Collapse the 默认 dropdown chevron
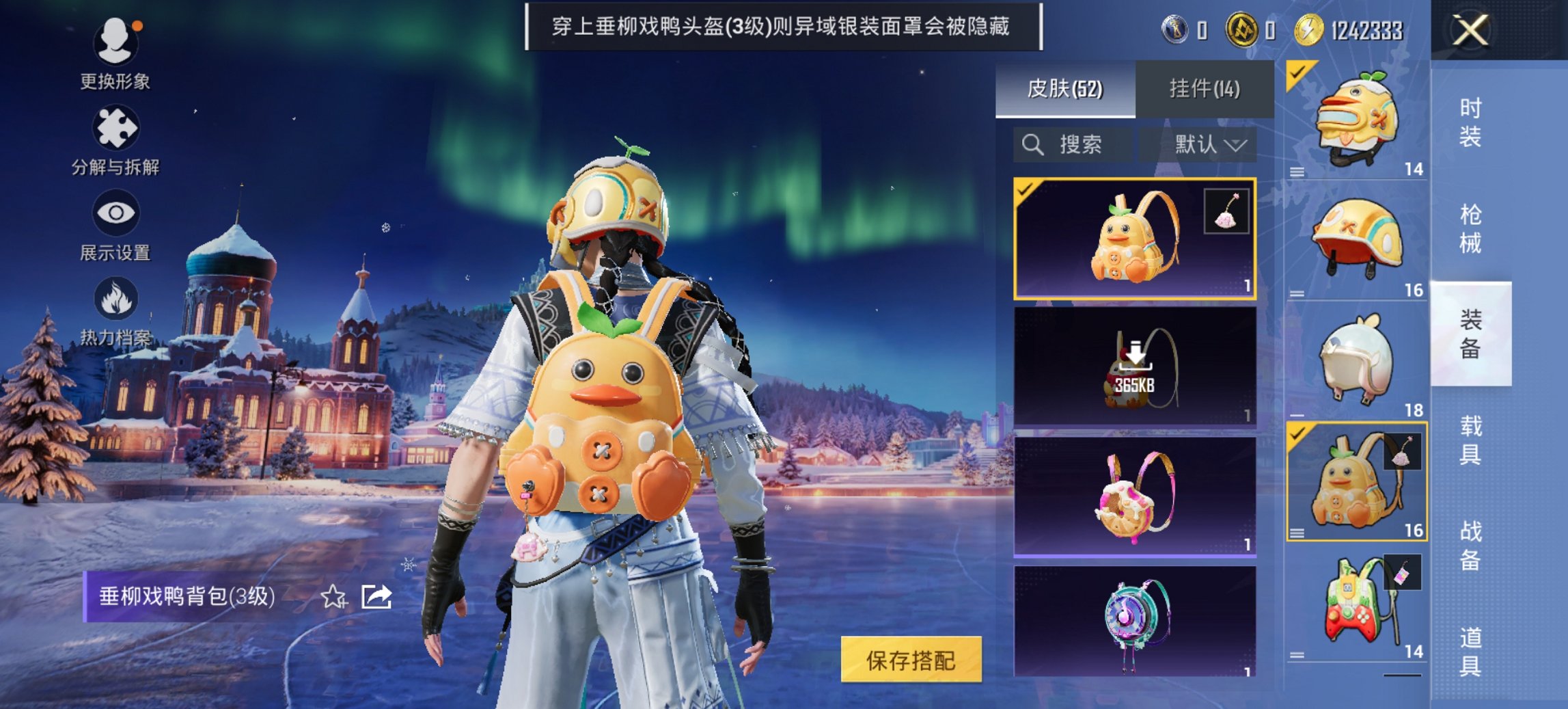Viewport: 1568px width, 709px height. [x=1236, y=145]
